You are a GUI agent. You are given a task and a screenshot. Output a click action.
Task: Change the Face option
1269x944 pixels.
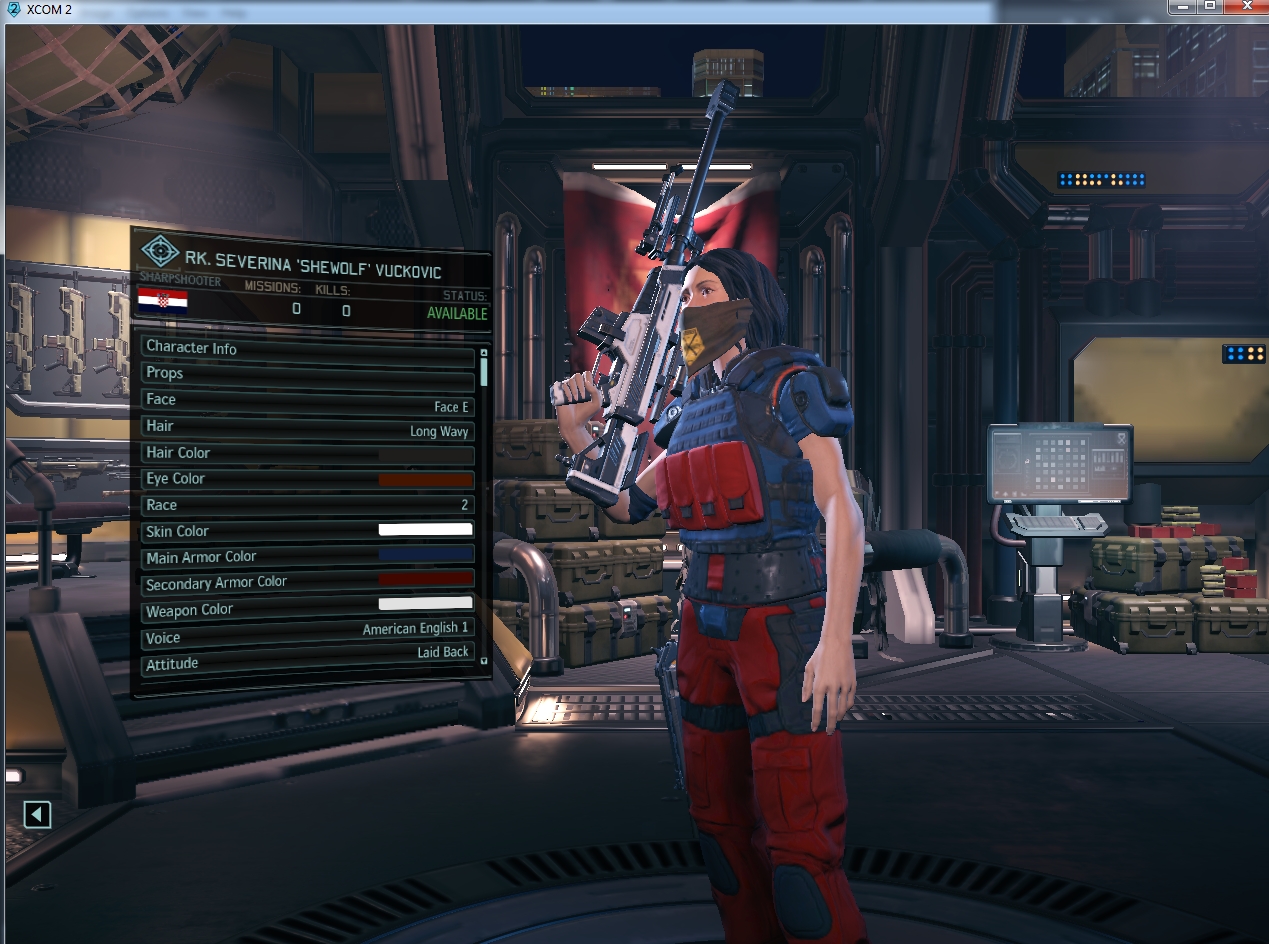tap(307, 400)
